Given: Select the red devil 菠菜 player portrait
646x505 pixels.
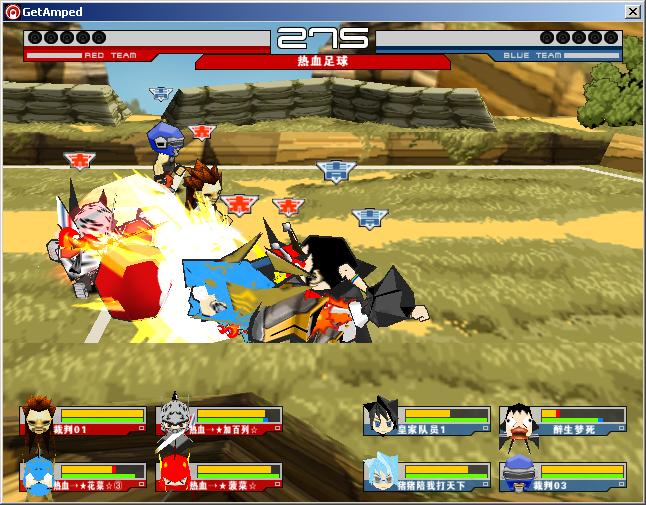Looking at the screenshot, I should (x=174, y=475).
